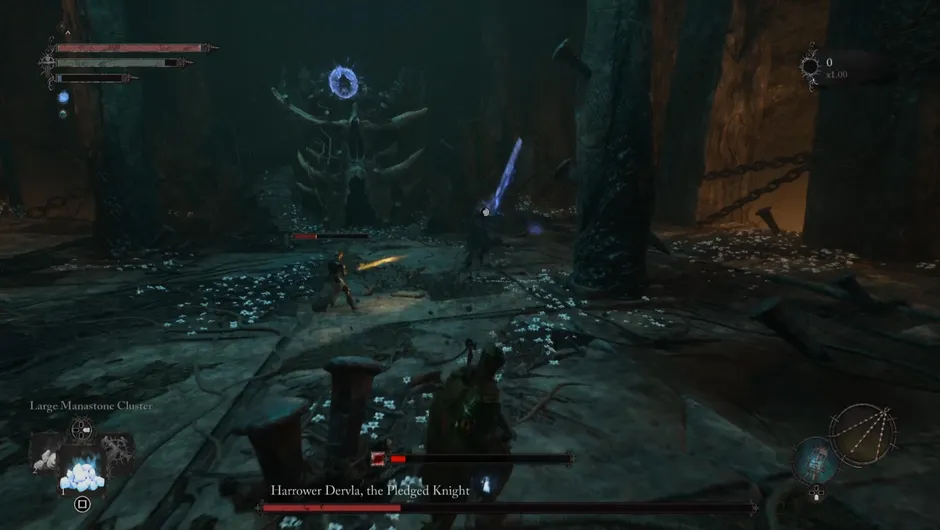This screenshot has height=530, width=940.
Task: Click the glowing blue orb status icon
Action: [63, 98]
